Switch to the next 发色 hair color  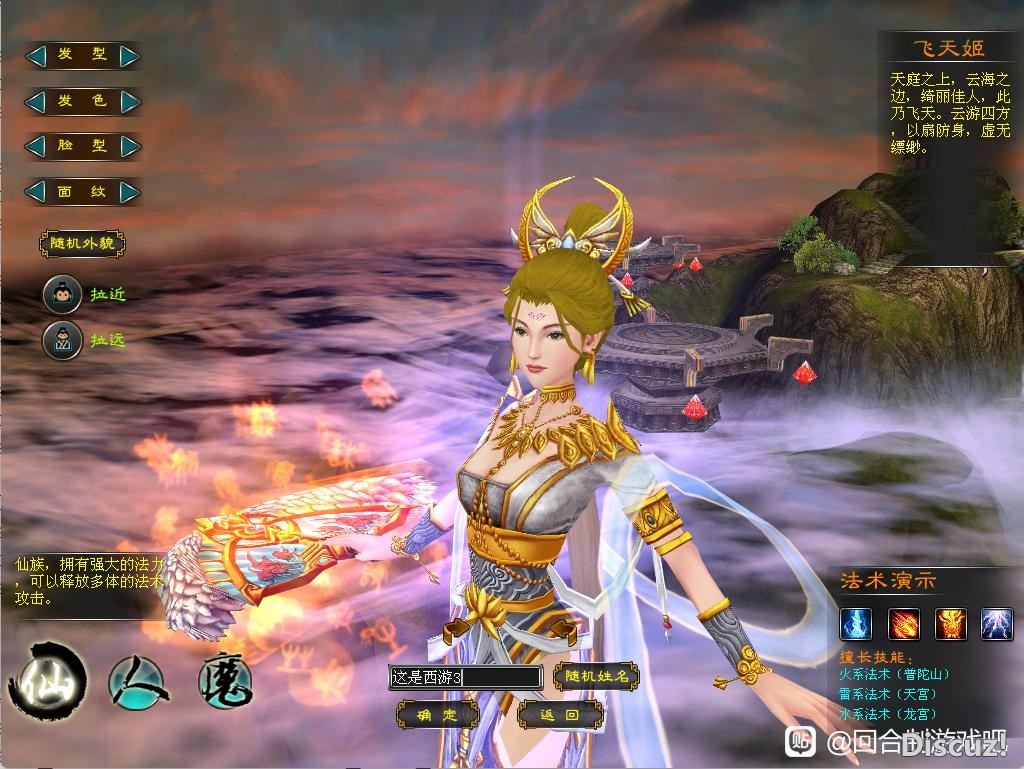tap(129, 101)
